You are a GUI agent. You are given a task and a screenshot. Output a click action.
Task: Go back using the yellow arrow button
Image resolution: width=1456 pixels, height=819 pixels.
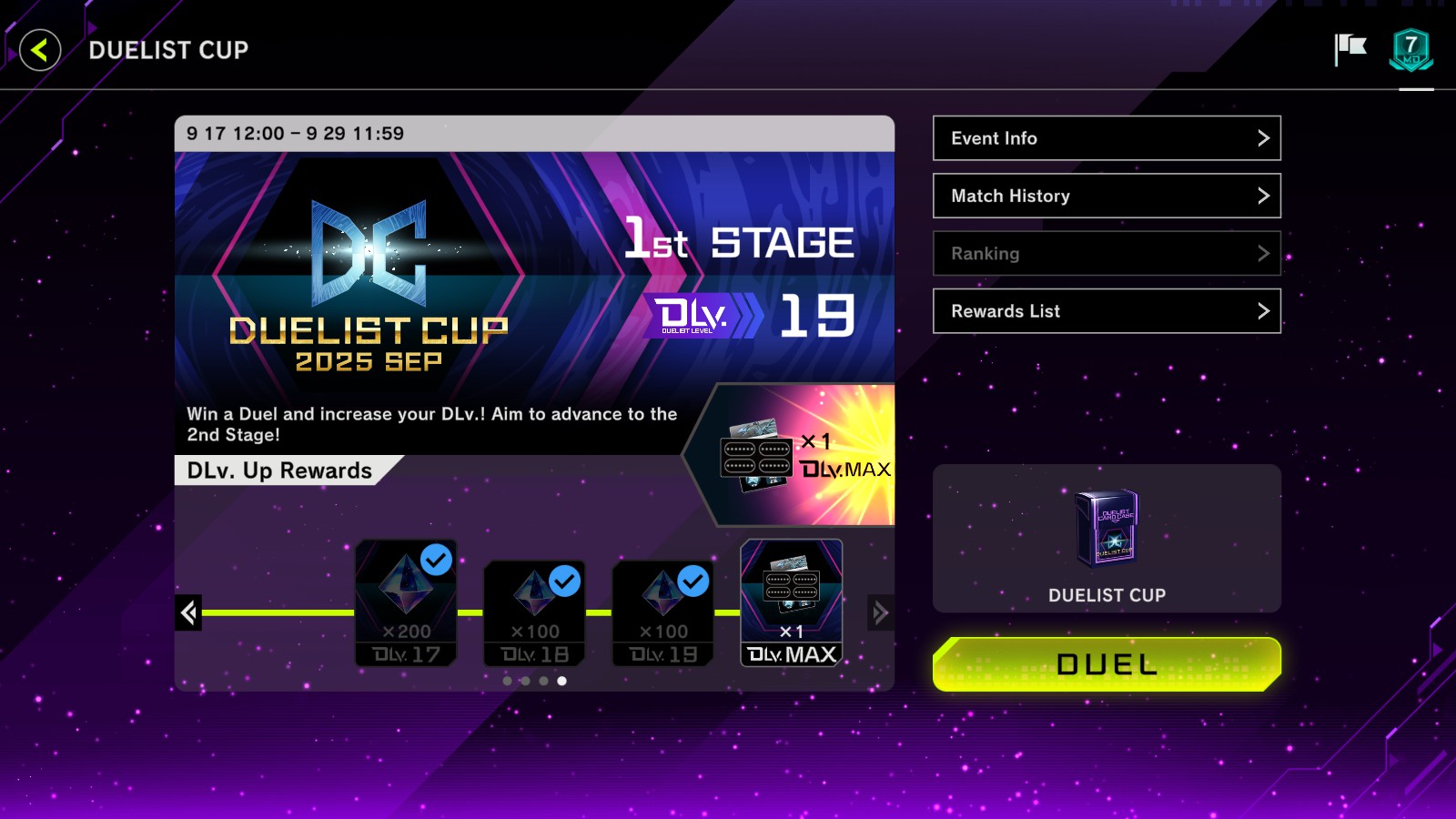40,50
